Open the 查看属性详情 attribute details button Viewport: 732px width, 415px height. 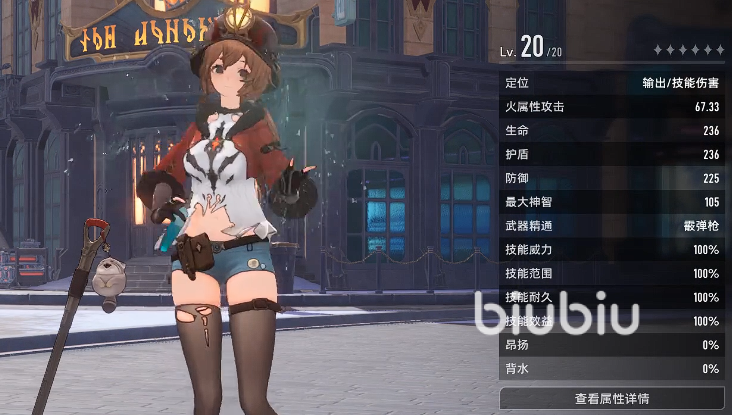(611, 398)
